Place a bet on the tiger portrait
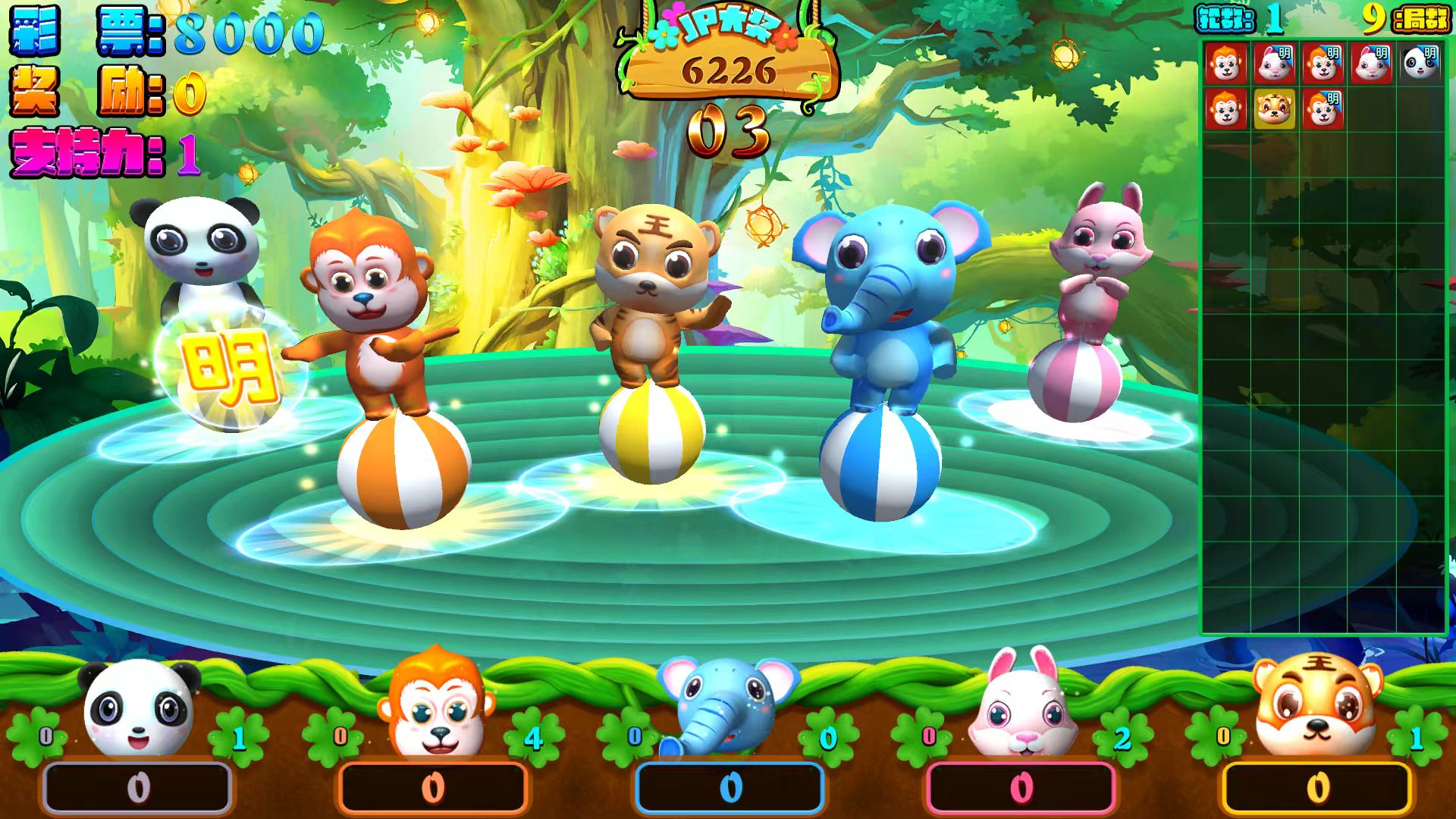The height and width of the screenshot is (819, 1456). pyautogui.click(x=1316, y=707)
